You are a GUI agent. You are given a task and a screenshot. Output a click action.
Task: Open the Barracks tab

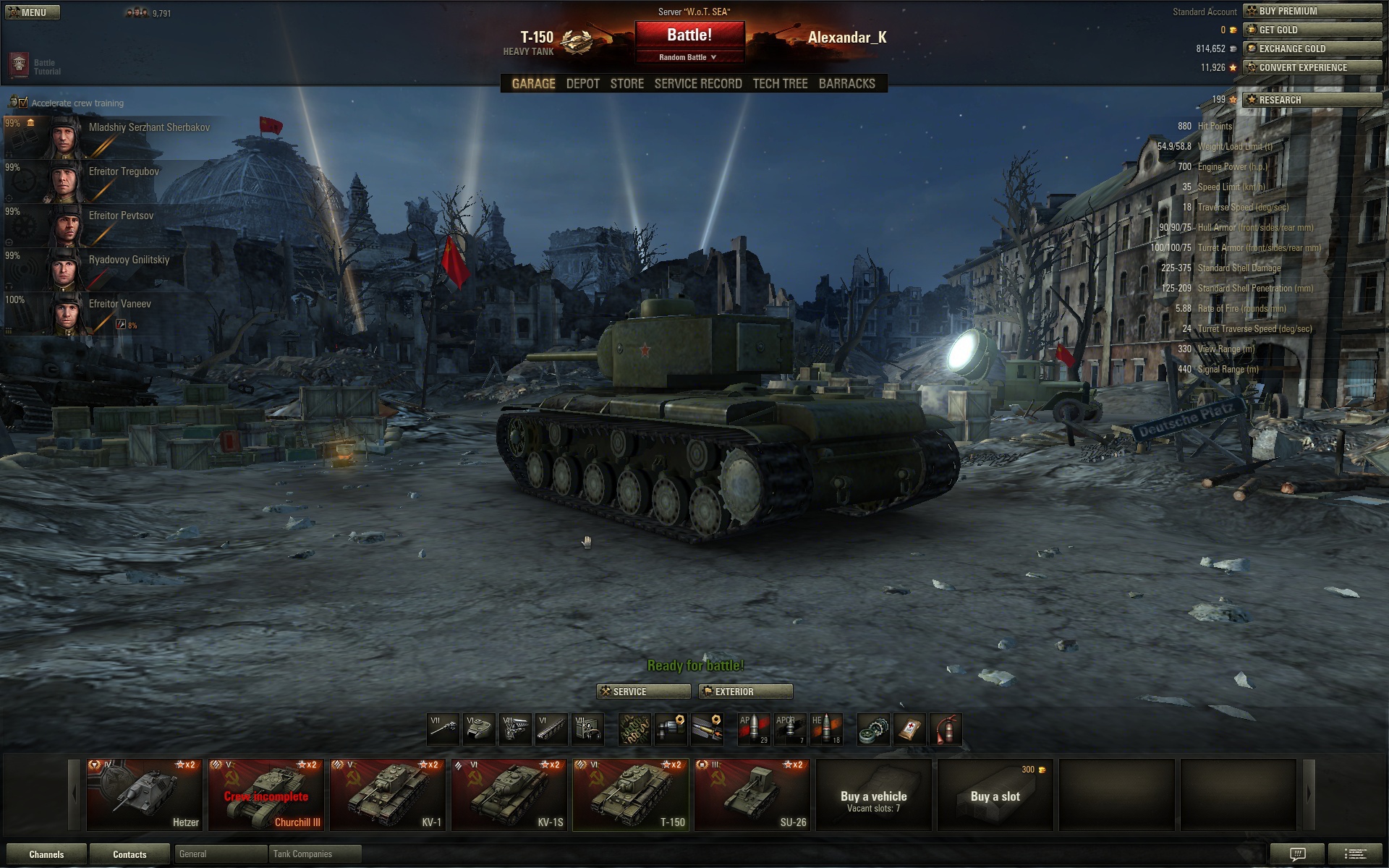coord(846,84)
